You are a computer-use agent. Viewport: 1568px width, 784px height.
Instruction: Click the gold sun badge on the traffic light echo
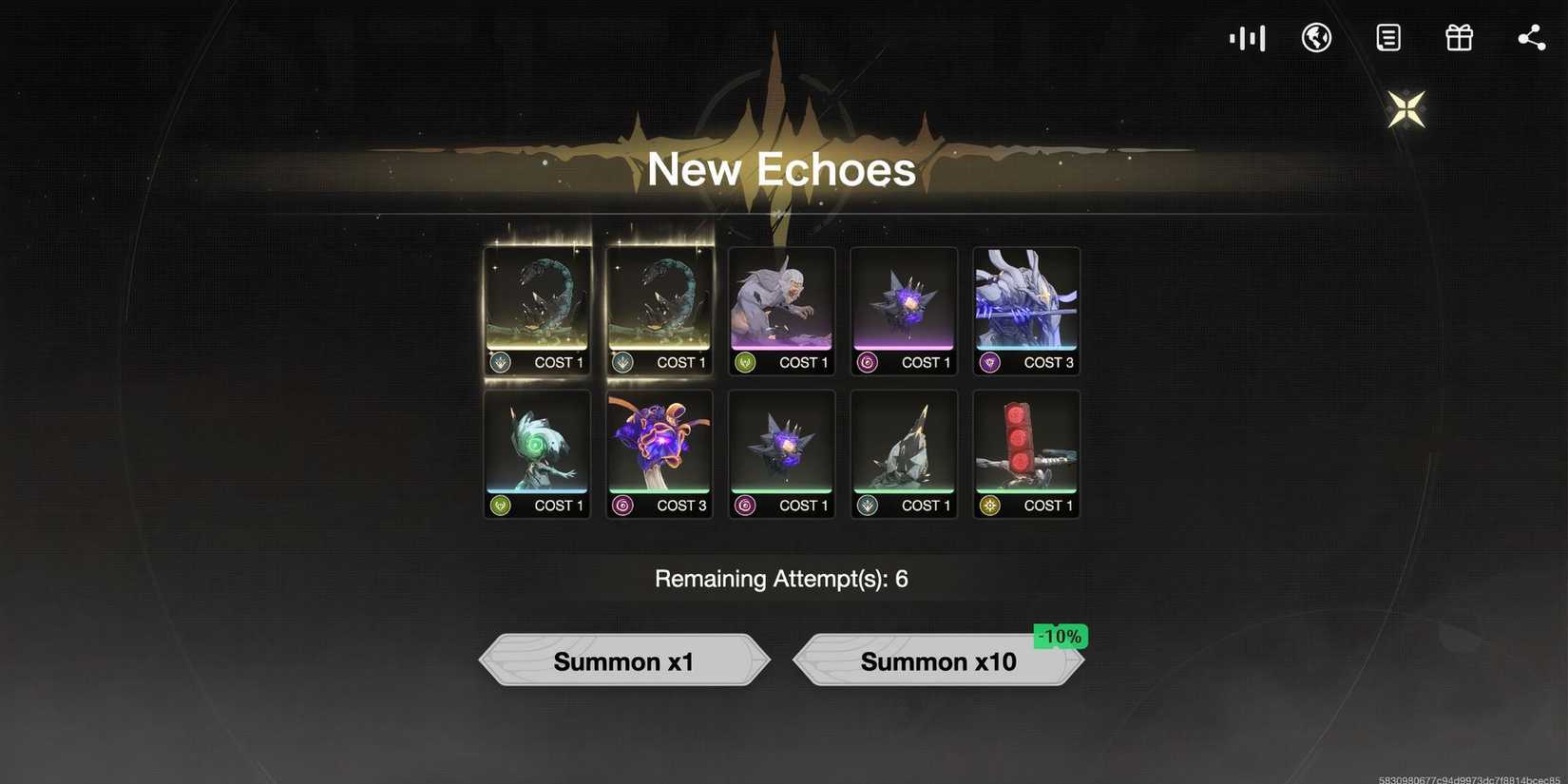tap(988, 505)
